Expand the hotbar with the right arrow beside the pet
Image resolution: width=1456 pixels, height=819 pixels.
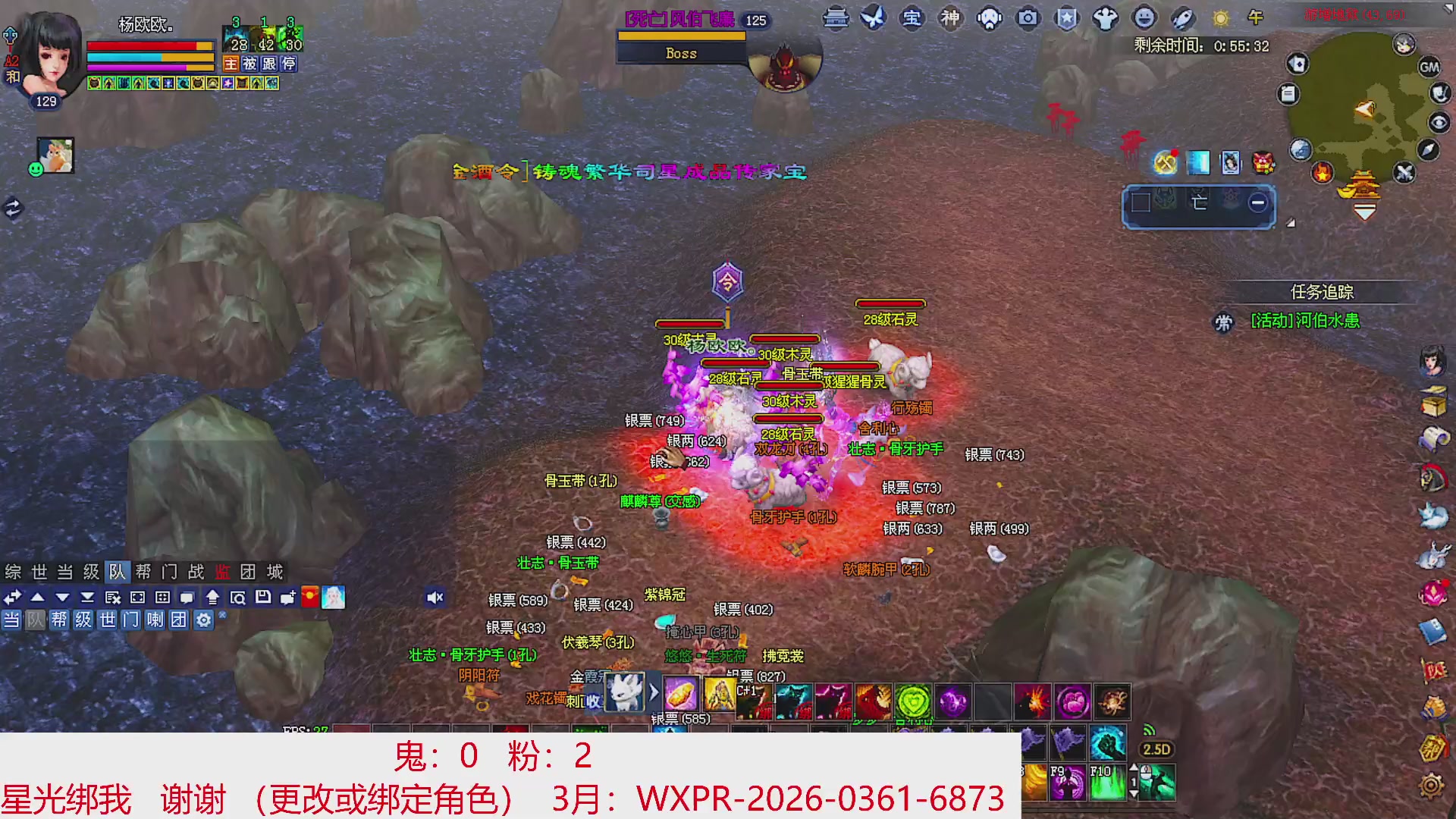pyautogui.click(x=654, y=692)
